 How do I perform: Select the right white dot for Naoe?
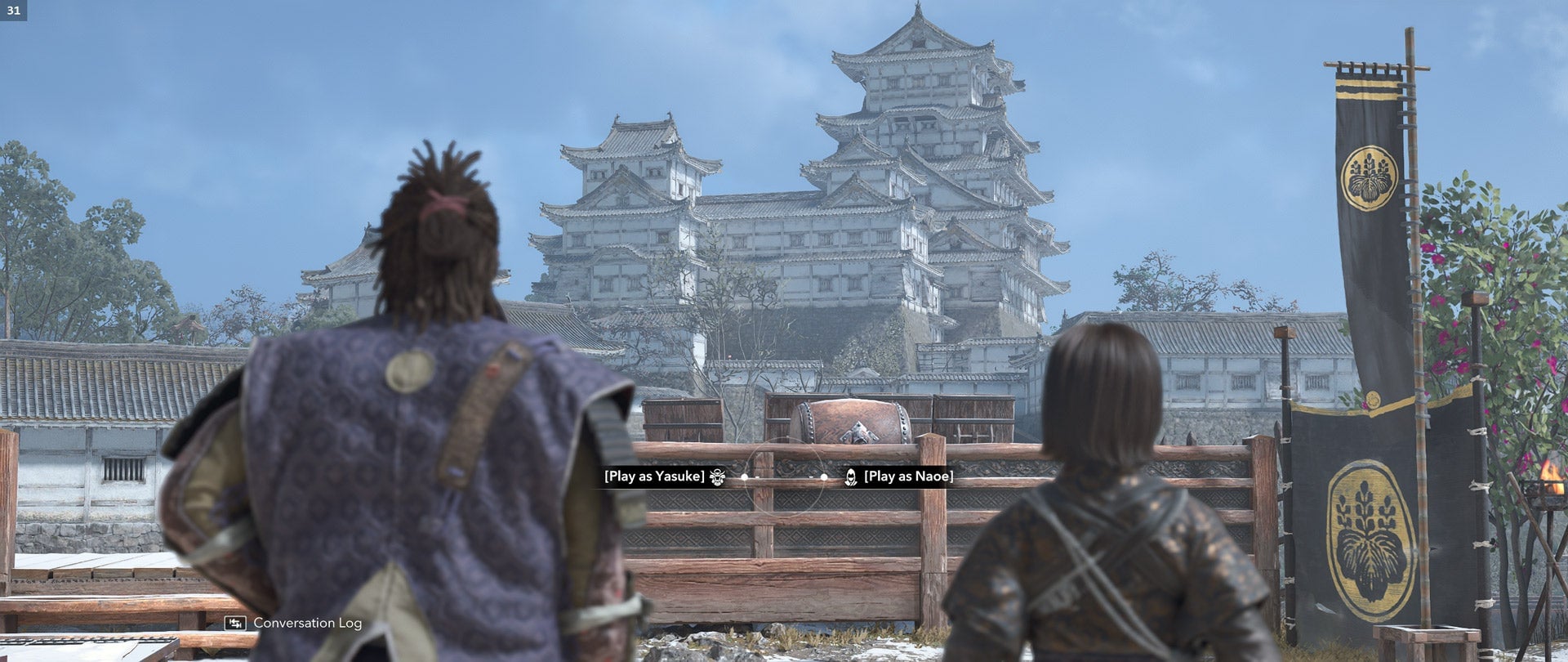click(x=825, y=476)
